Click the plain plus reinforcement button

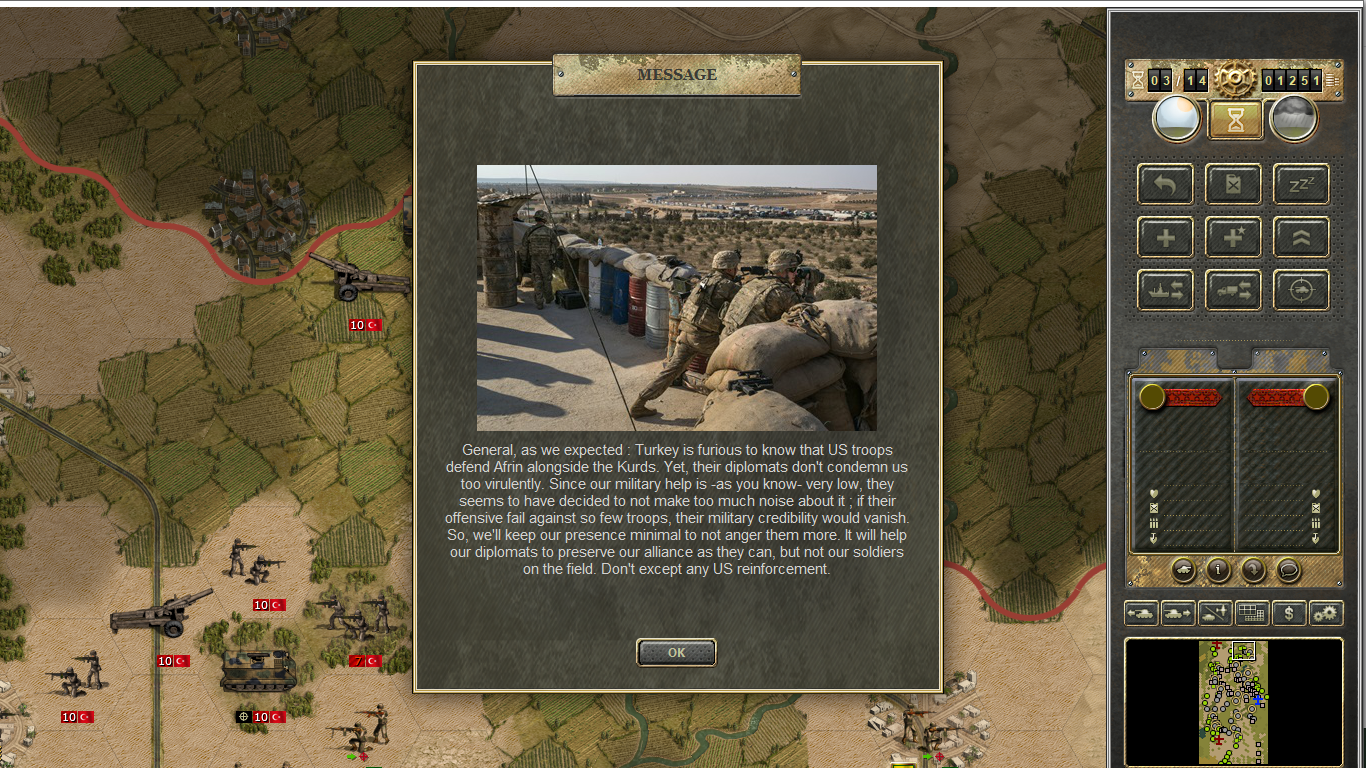click(x=1165, y=237)
